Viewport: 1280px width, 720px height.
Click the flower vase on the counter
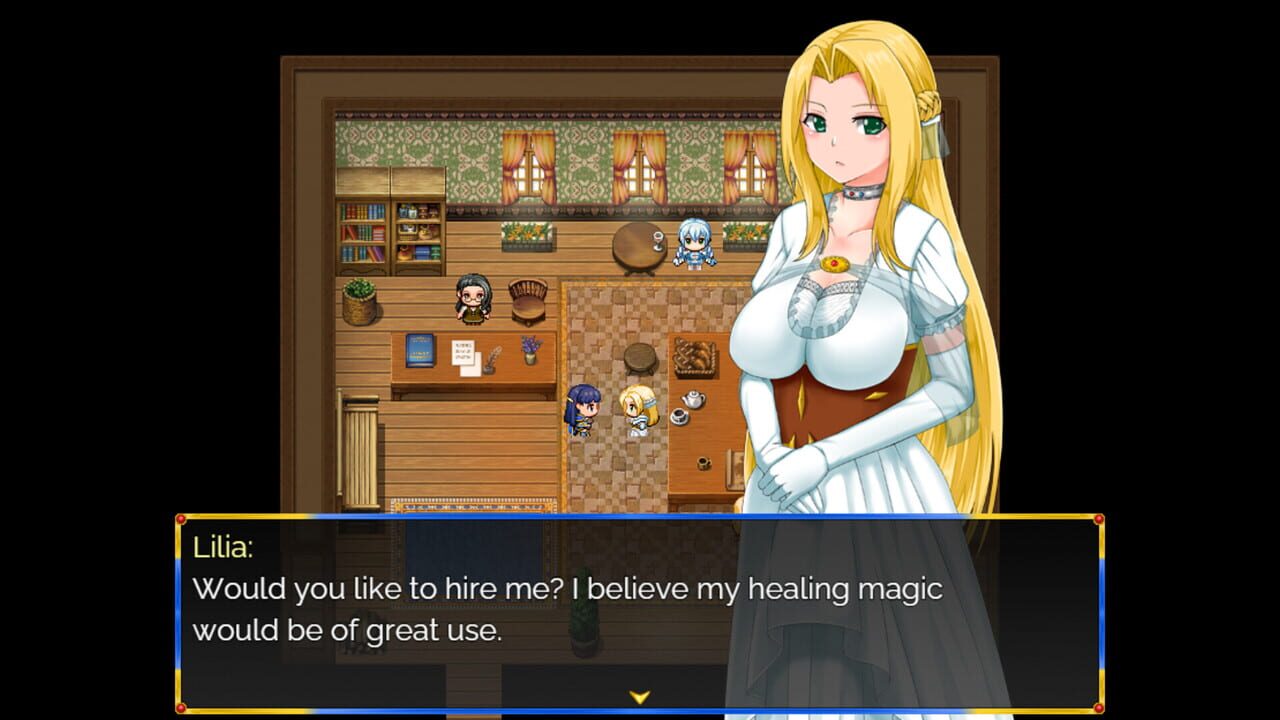(x=530, y=350)
